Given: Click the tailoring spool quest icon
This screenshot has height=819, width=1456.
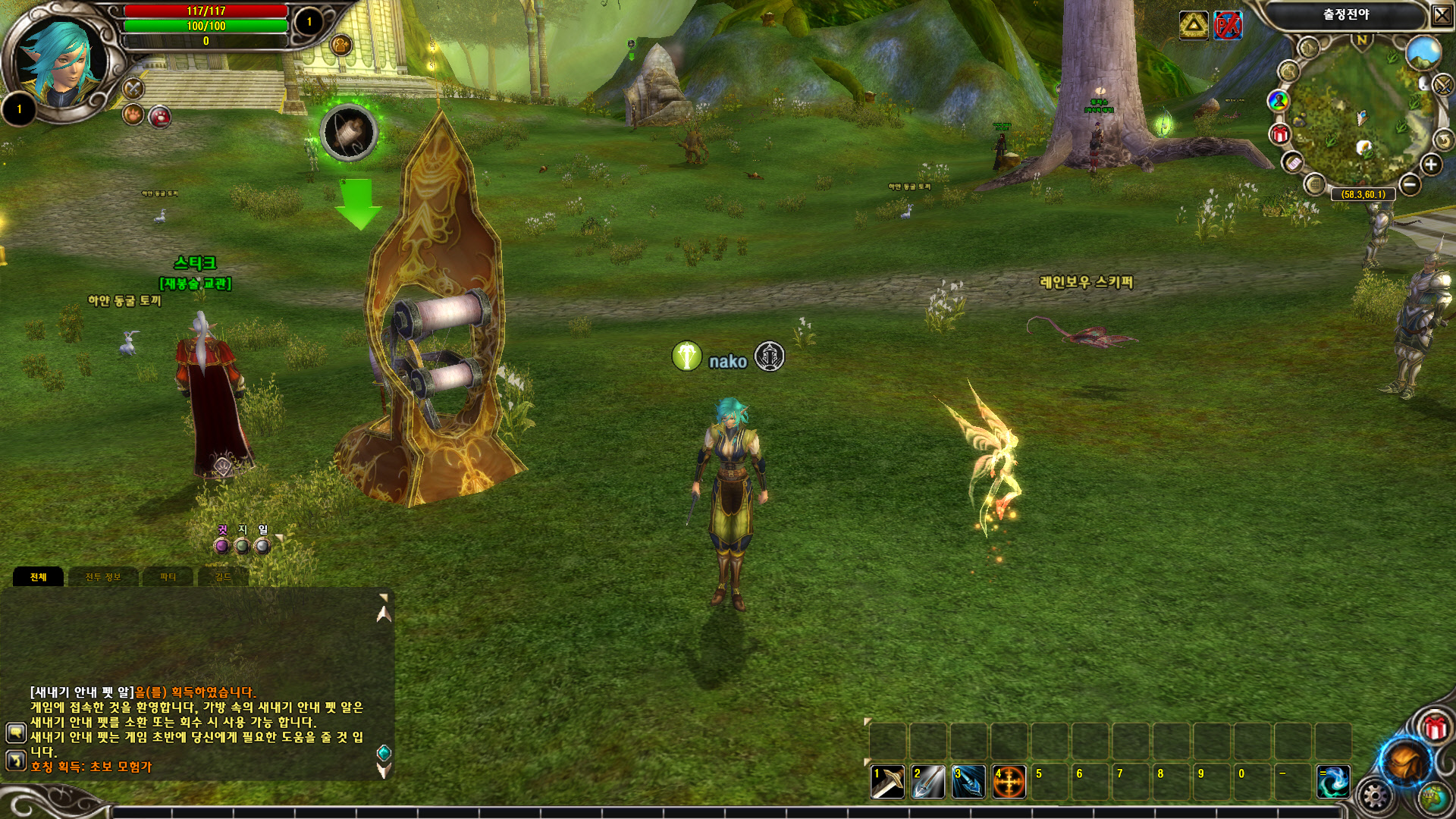Looking at the screenshot, I should pyautogui.click(x=349, y=133).
